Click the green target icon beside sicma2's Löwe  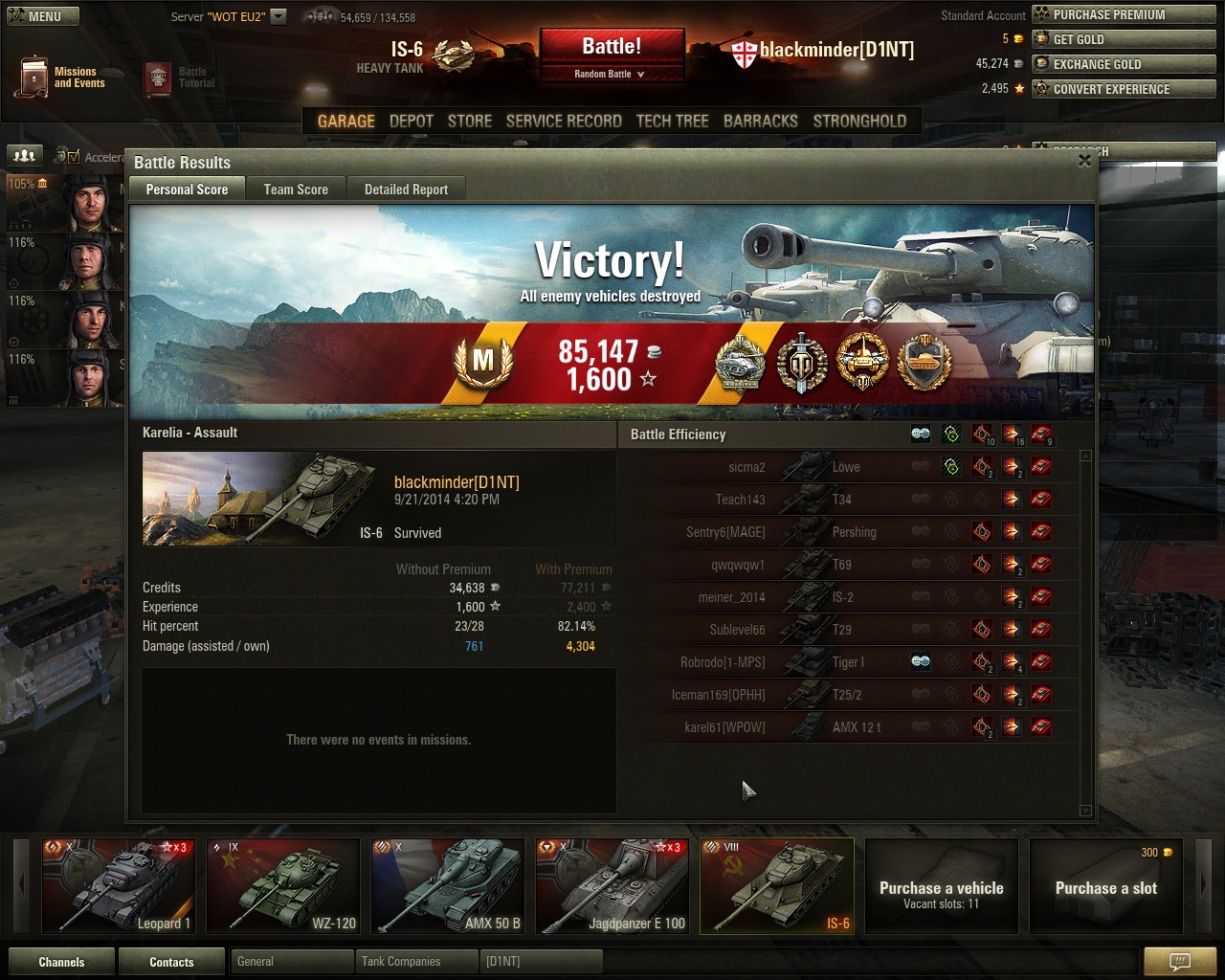(950, 467)
